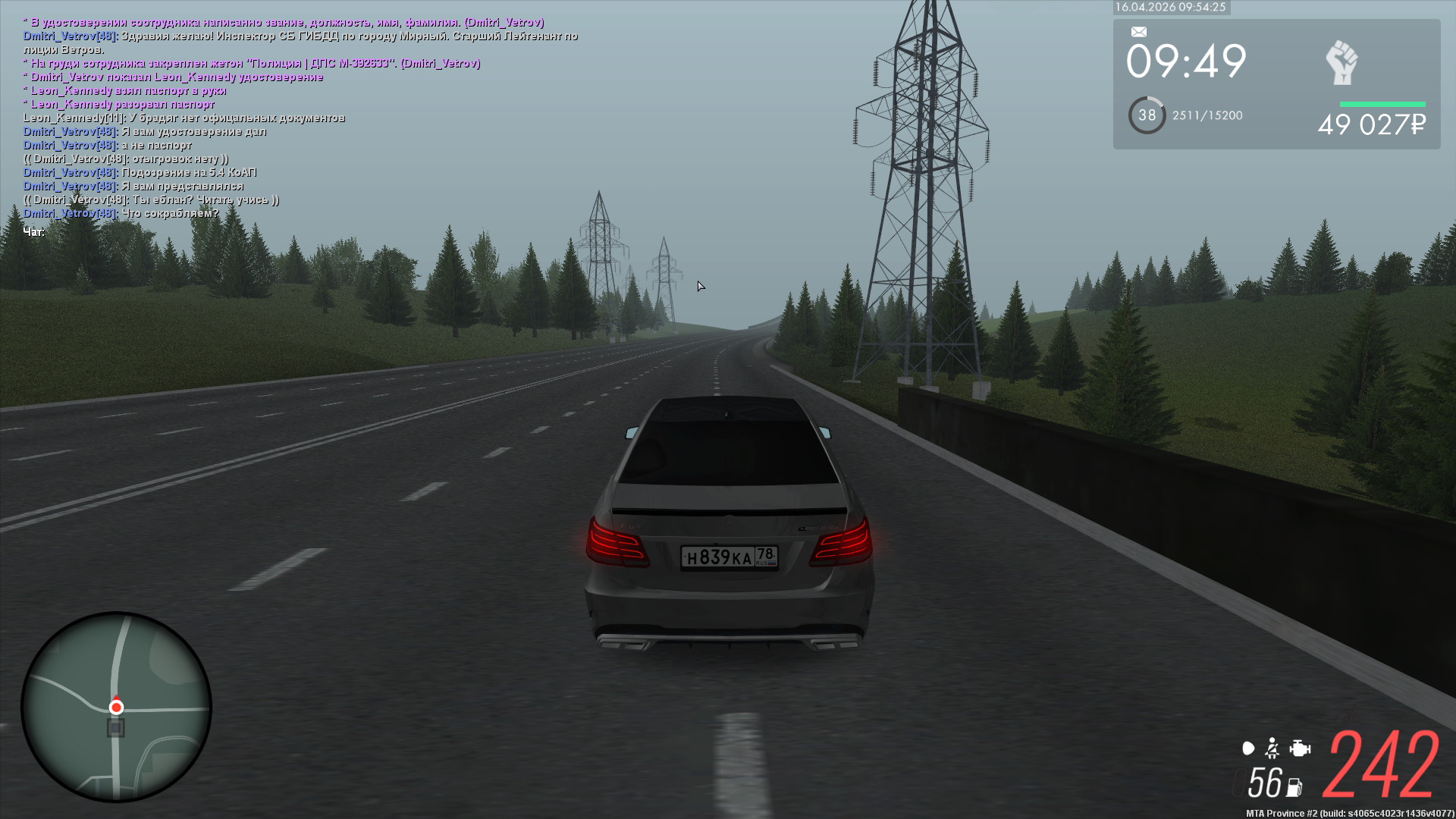Click the seatbelt indicator icon
This screenshot has height=819, width=1456.
coord(1272,748)
